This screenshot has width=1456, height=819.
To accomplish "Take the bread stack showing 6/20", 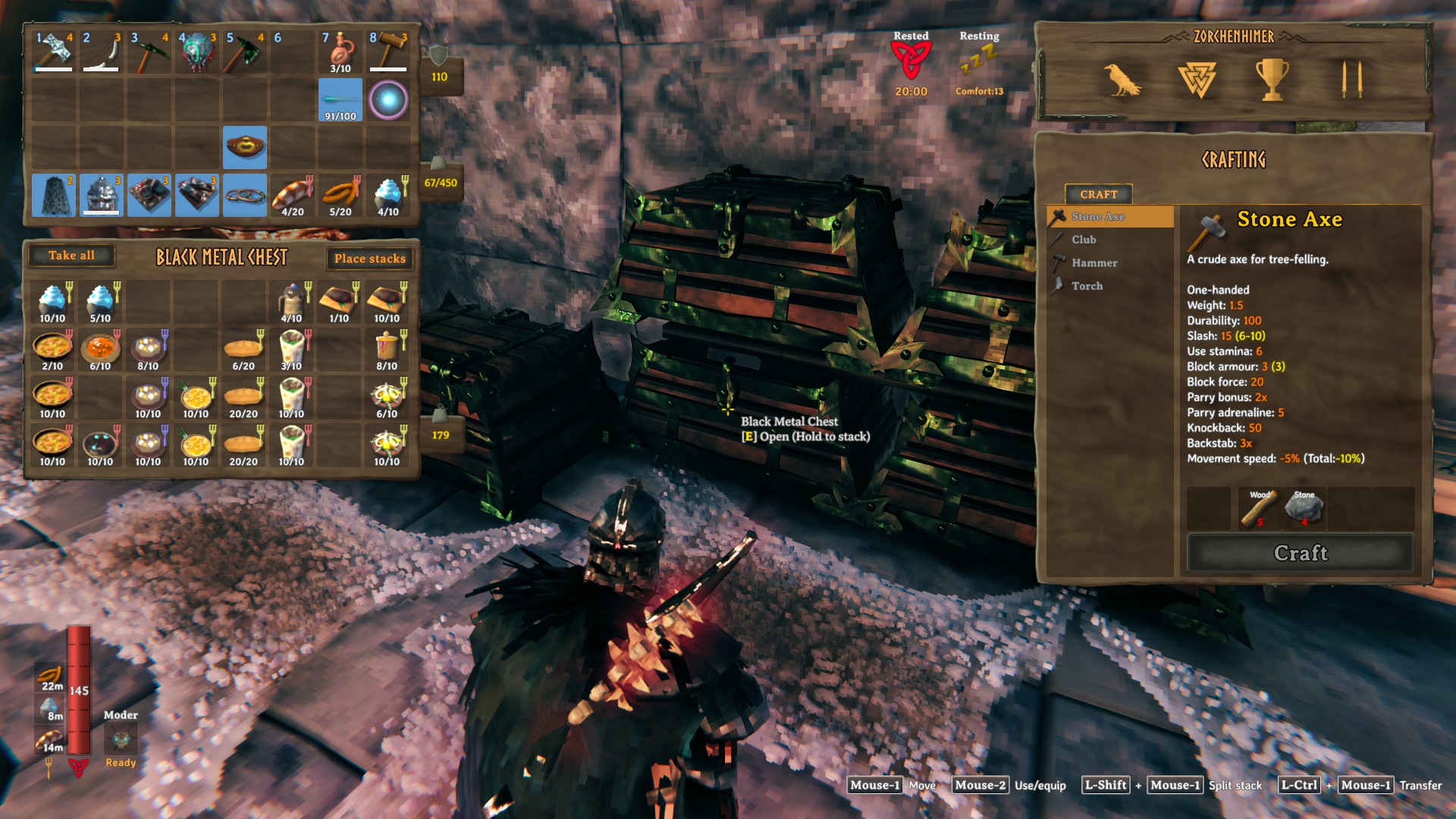I will [x=243, y=350].
